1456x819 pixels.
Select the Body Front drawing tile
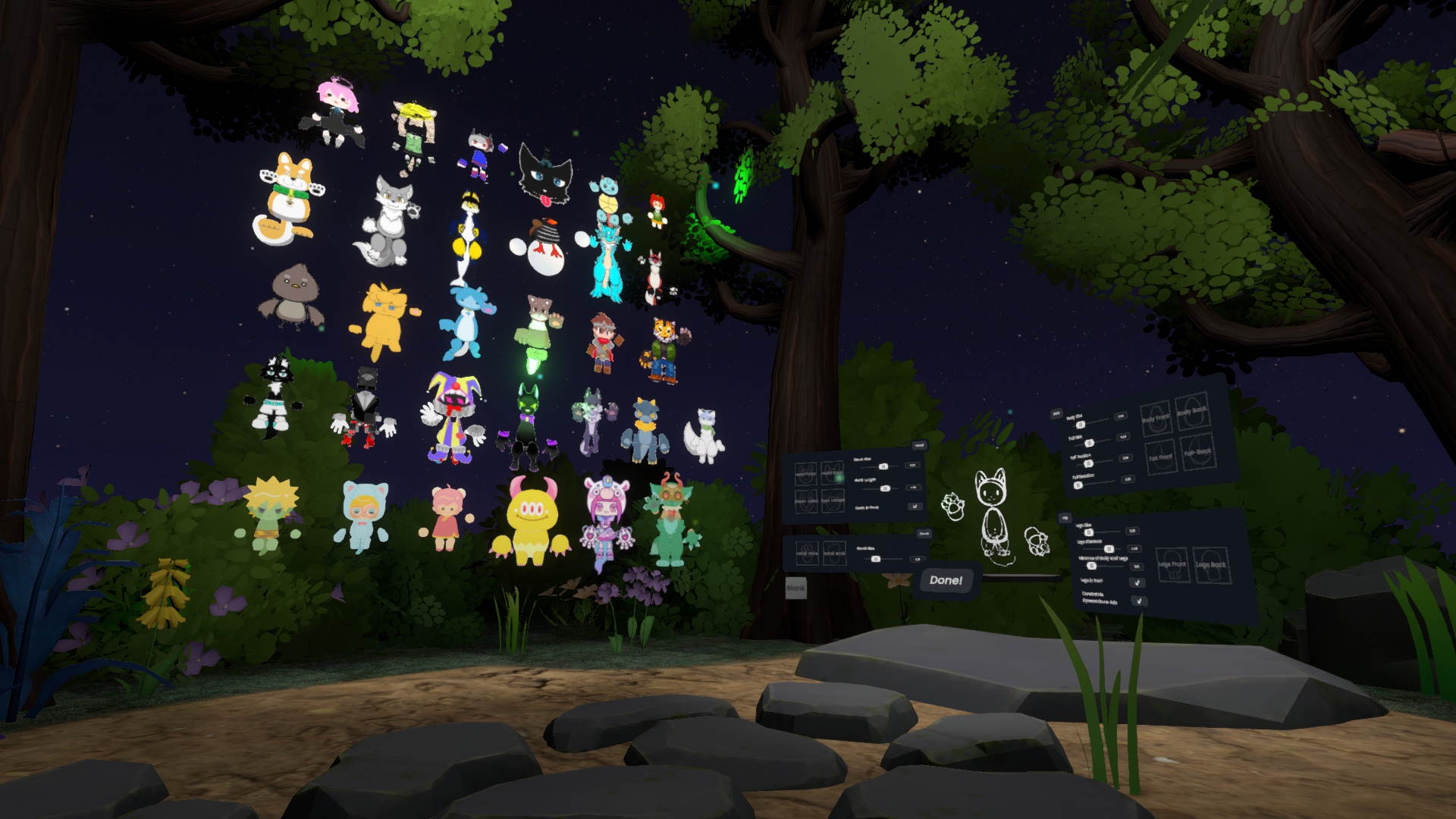[x=1157, y=419]
